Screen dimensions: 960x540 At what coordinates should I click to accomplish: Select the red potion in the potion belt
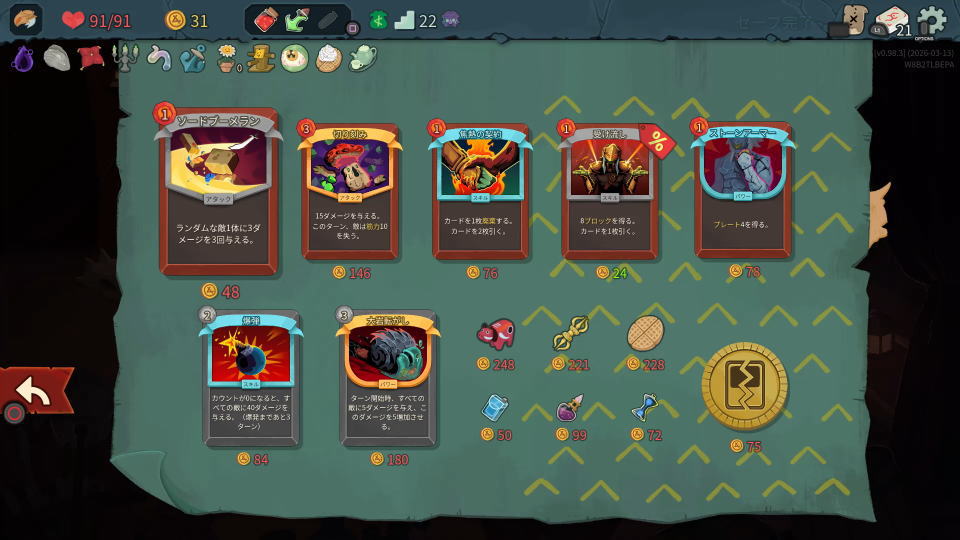[x=266, y=20]
